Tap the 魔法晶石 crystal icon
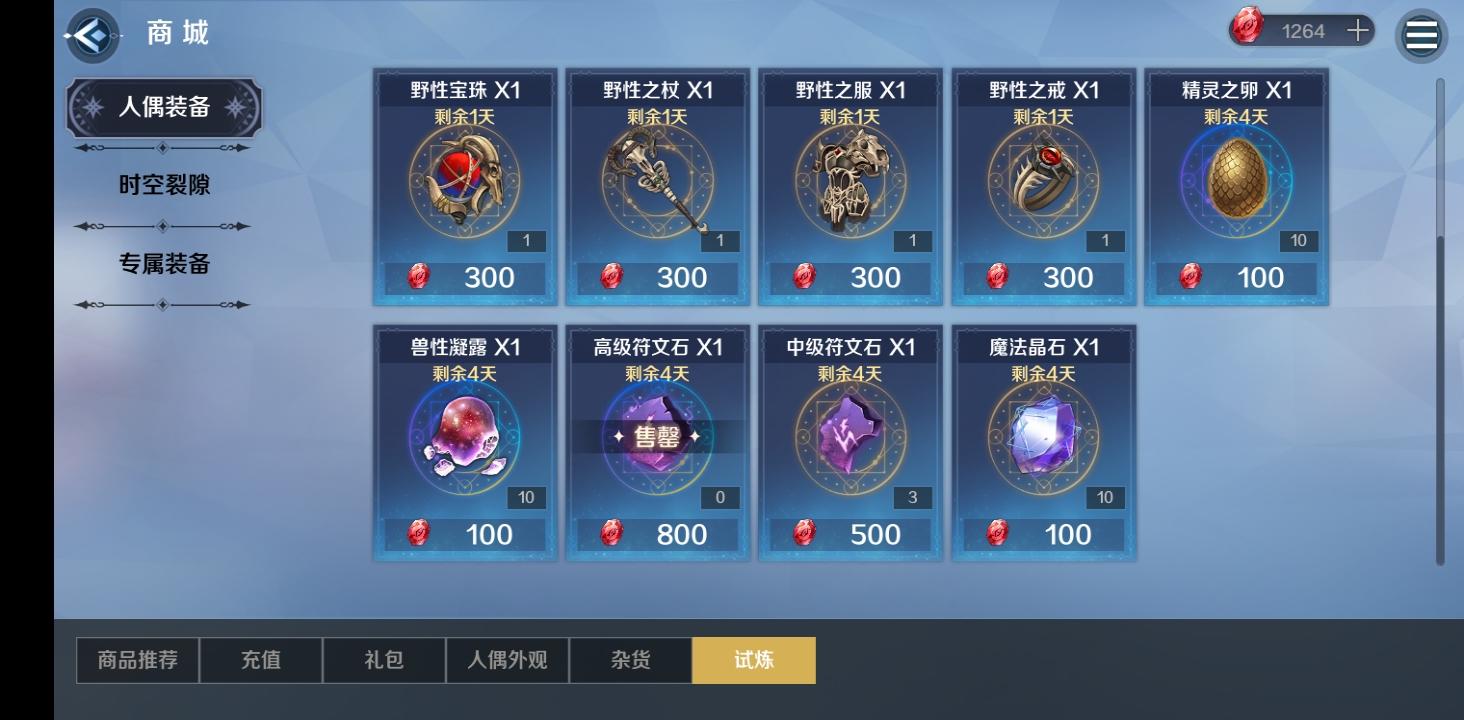The width and height of the screenshot is (1464, 720). 1042,440
